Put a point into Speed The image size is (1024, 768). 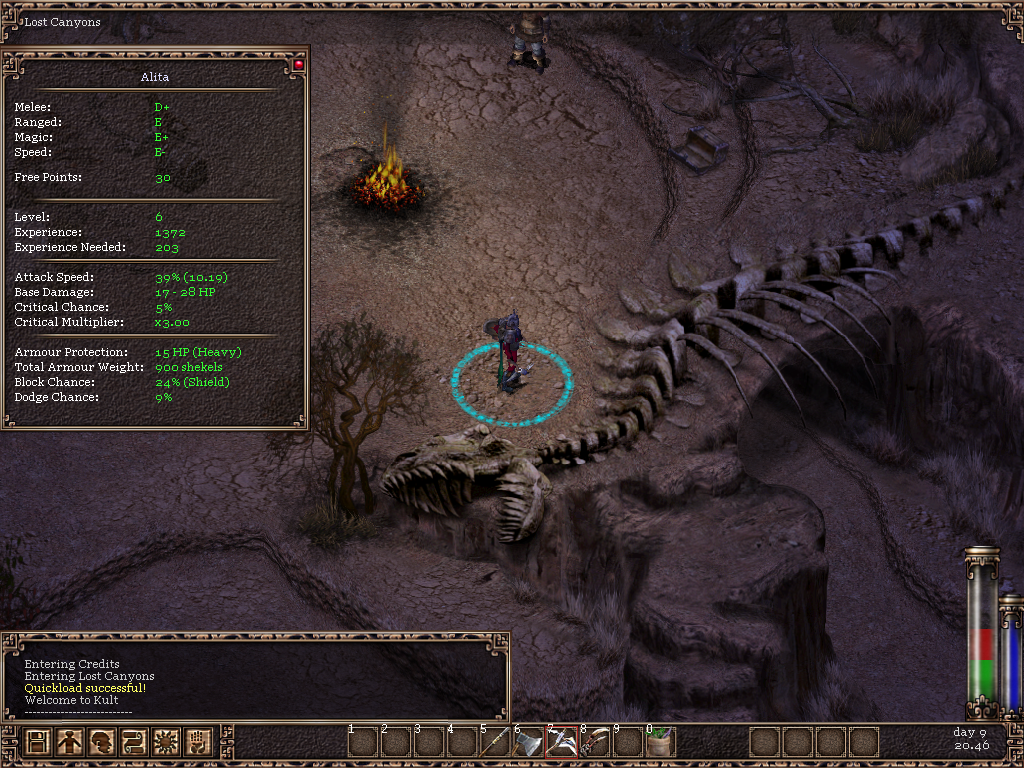[160, 152]
